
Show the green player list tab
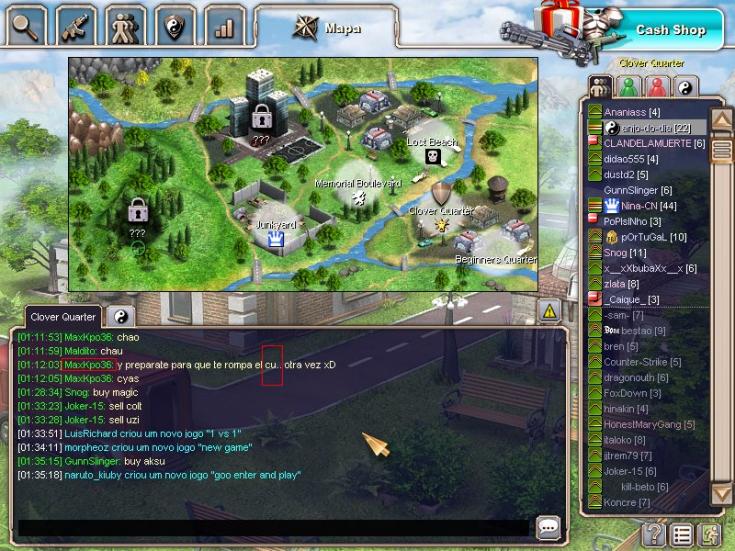(x=629, y=87)
